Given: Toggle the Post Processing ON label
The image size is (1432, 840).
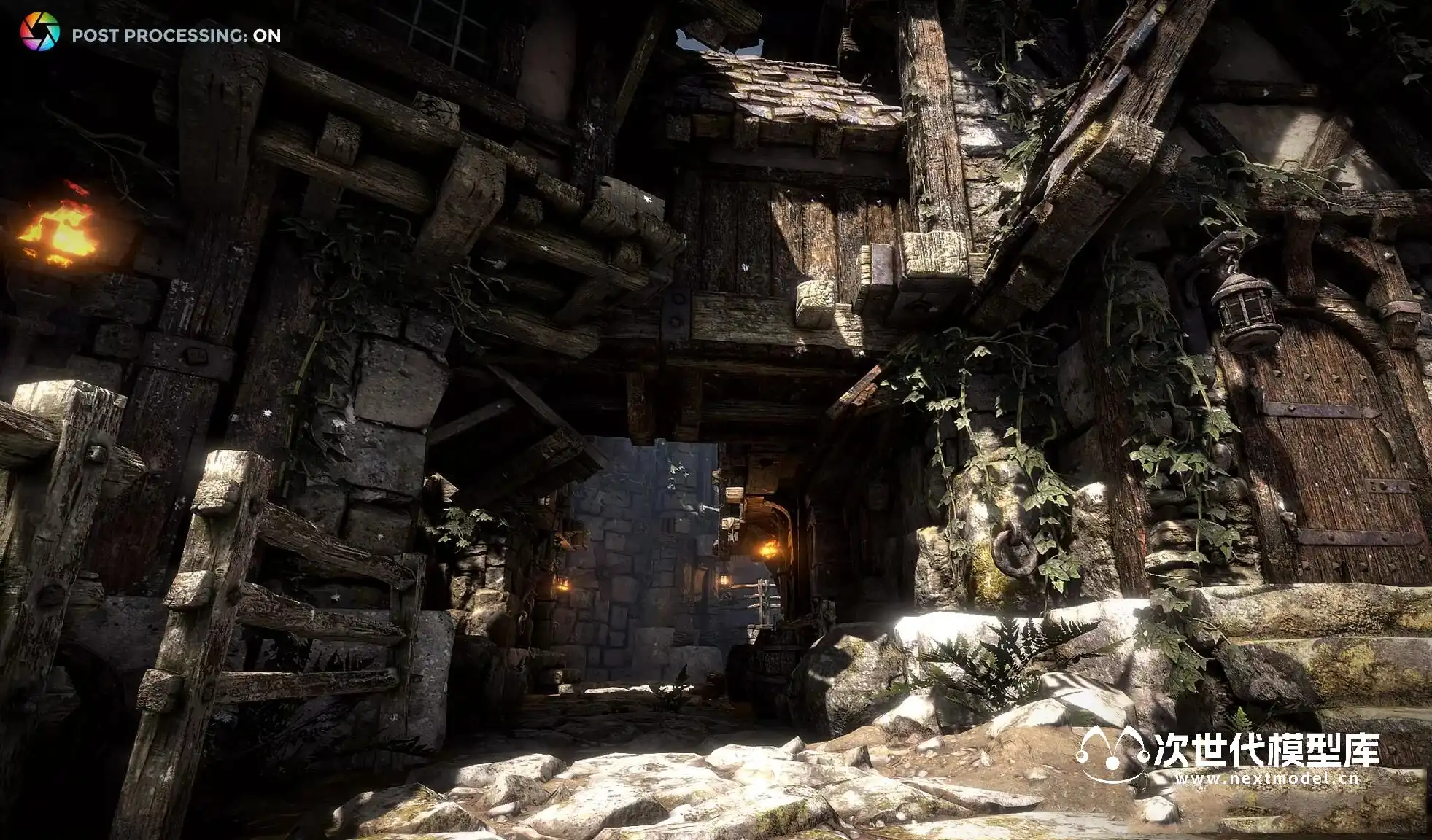Looking at the screenshot, I should (x=176, y=35).
